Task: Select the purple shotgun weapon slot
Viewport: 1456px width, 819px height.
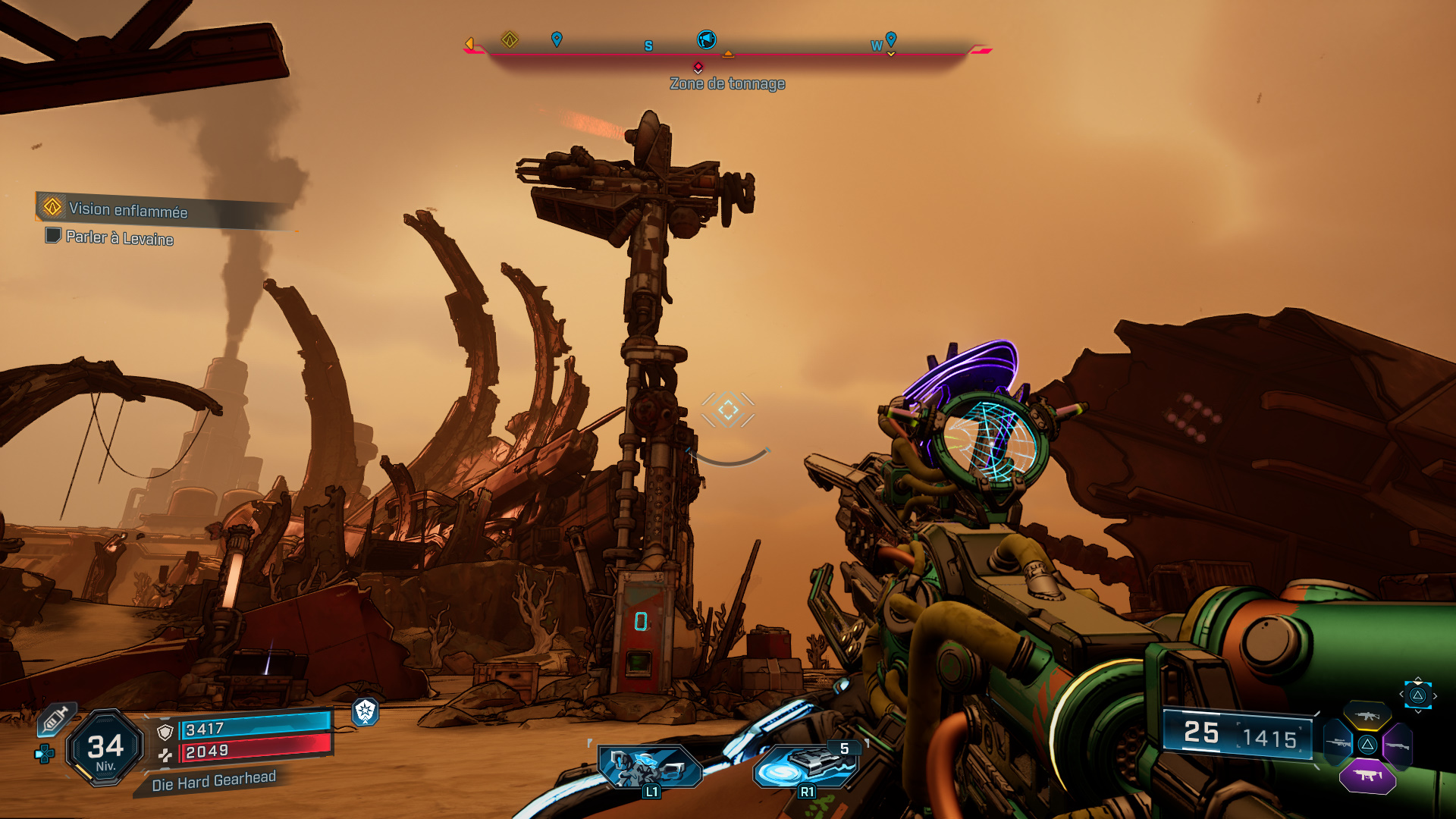Action: (x=1397, y=745)
